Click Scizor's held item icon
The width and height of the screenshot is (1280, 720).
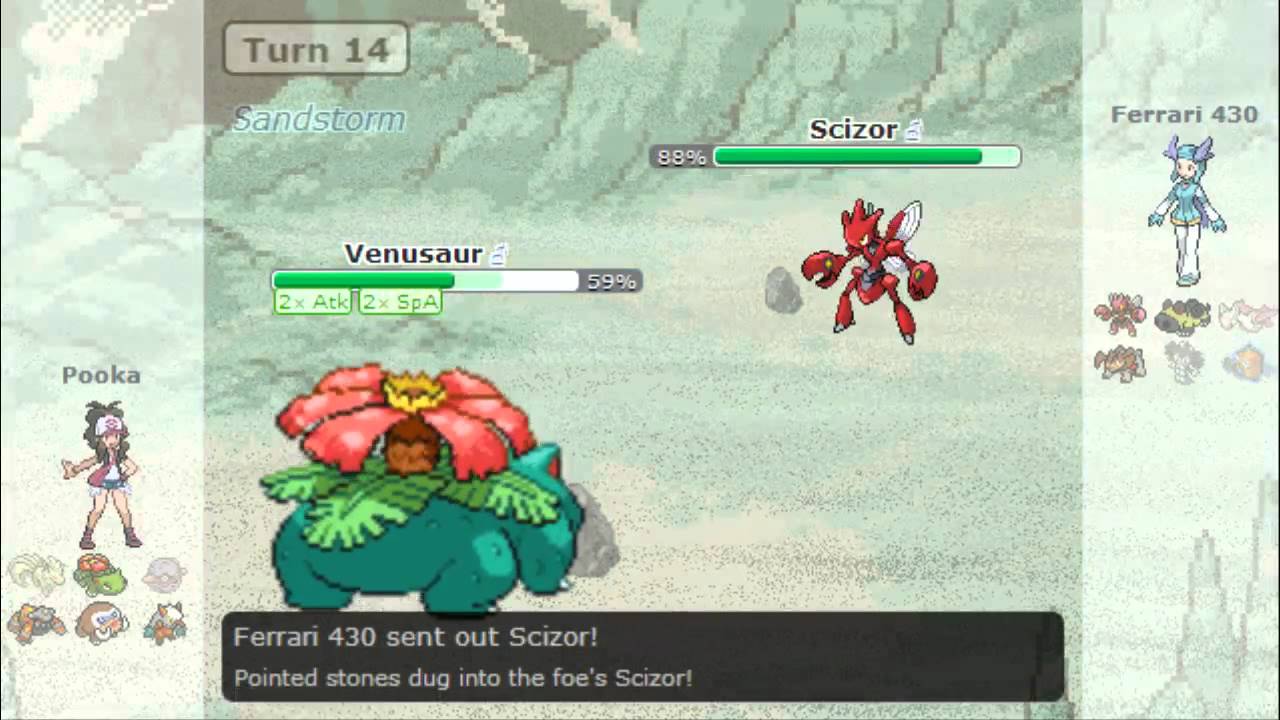[x=913, y=128]
